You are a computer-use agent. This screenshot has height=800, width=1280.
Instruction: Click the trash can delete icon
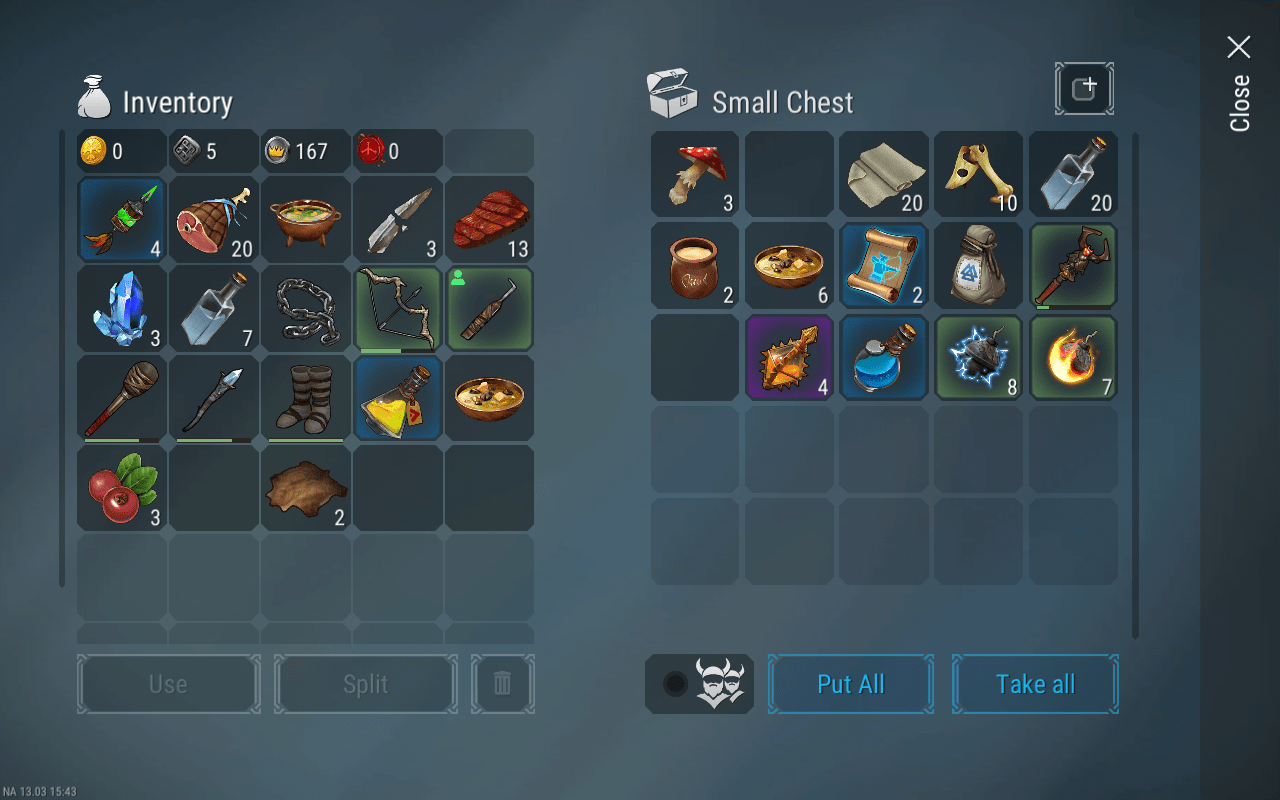click(x=503, y=684)
